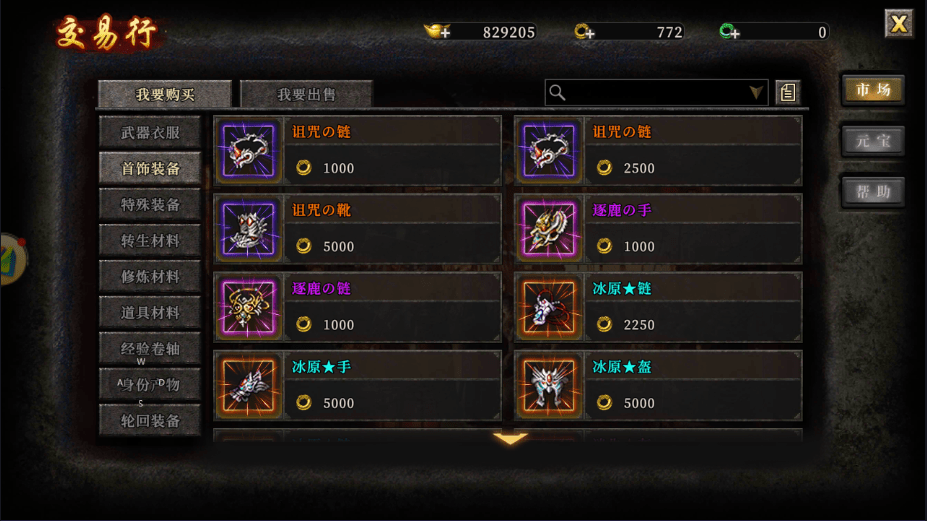The image size is (927, 521).
Task: Show the 轮回装备 category
Action: pyautogui.click(x=150, y=420)
